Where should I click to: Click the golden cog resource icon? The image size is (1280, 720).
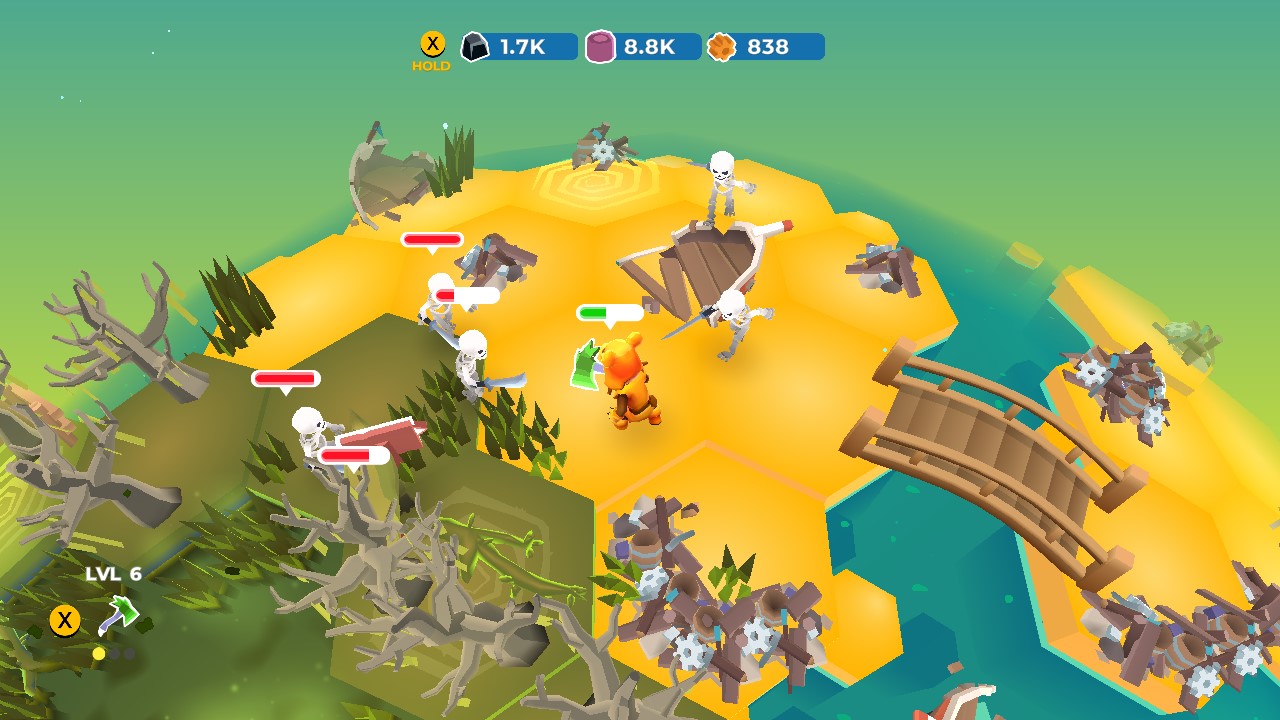pyautogui.click(x=722, y=45)
